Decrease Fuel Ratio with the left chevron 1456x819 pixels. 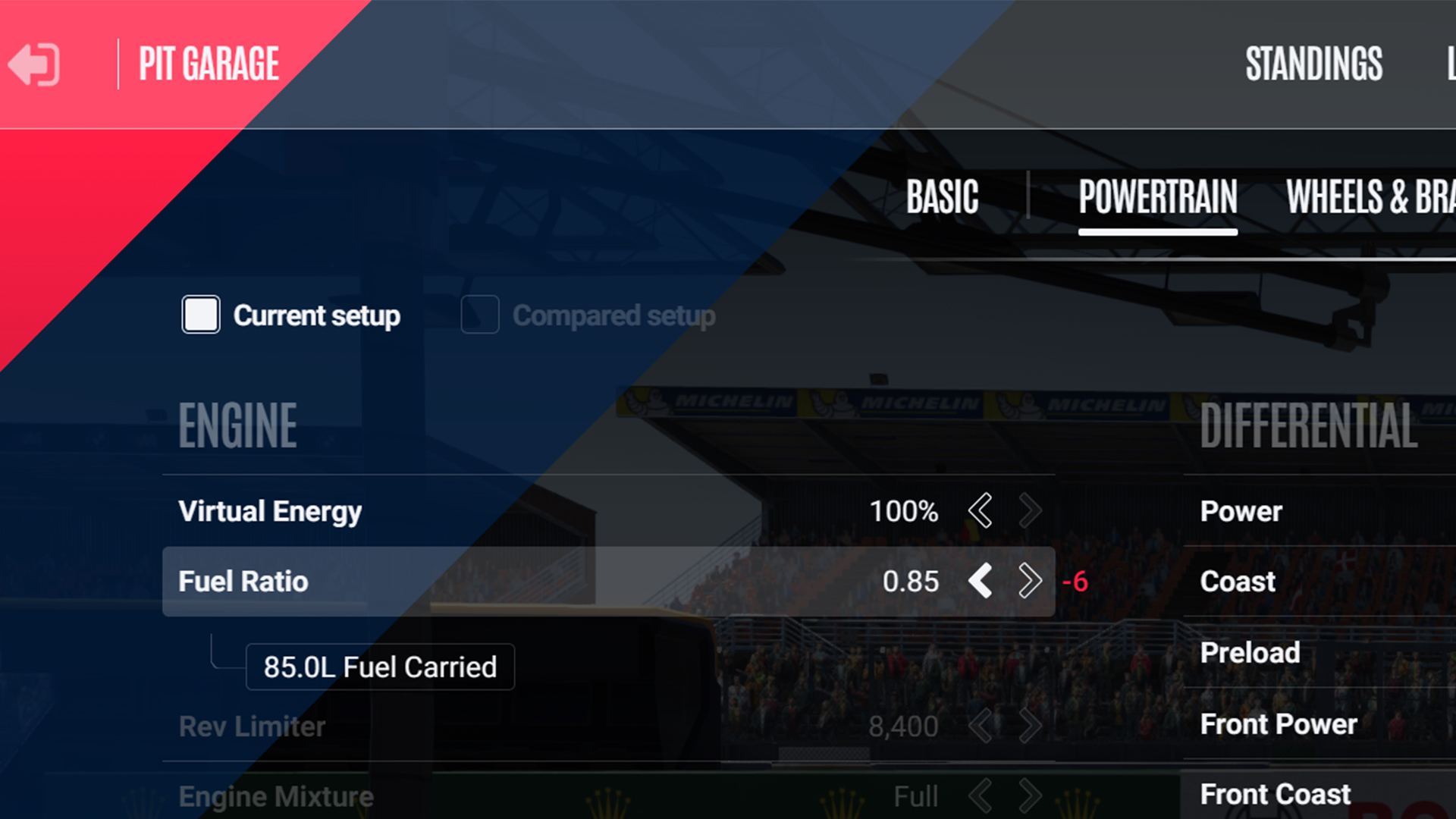coord(981,582)
